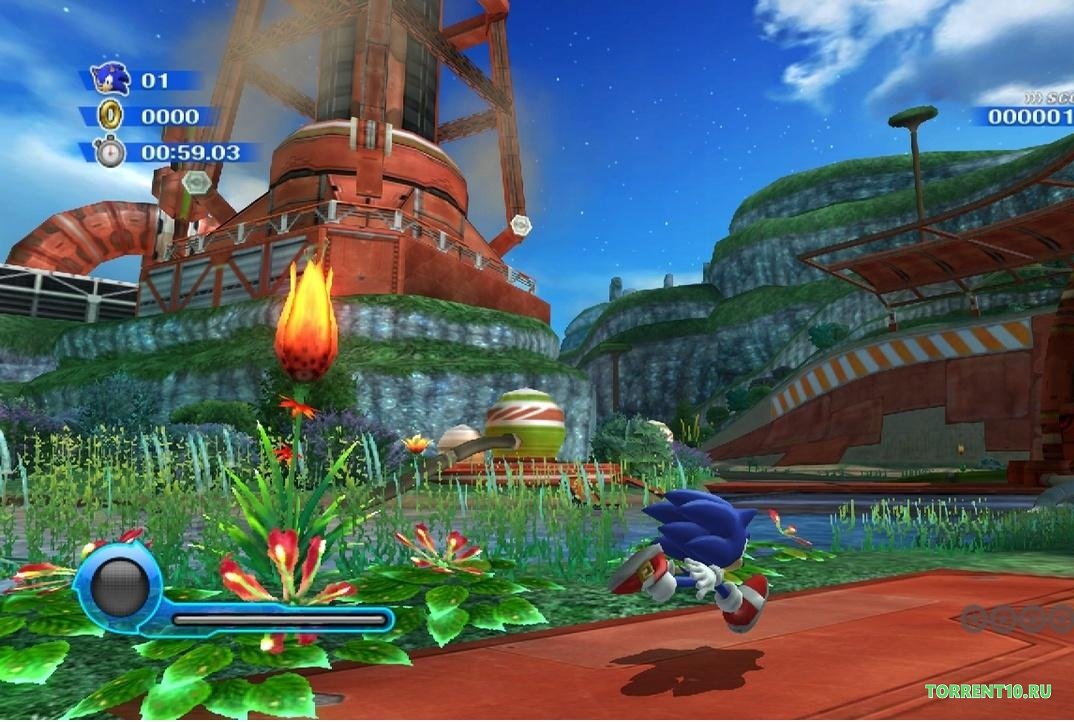The image size is (1074, 722).
Task: Select the gold ring counter icon
Action: [109, 116]
